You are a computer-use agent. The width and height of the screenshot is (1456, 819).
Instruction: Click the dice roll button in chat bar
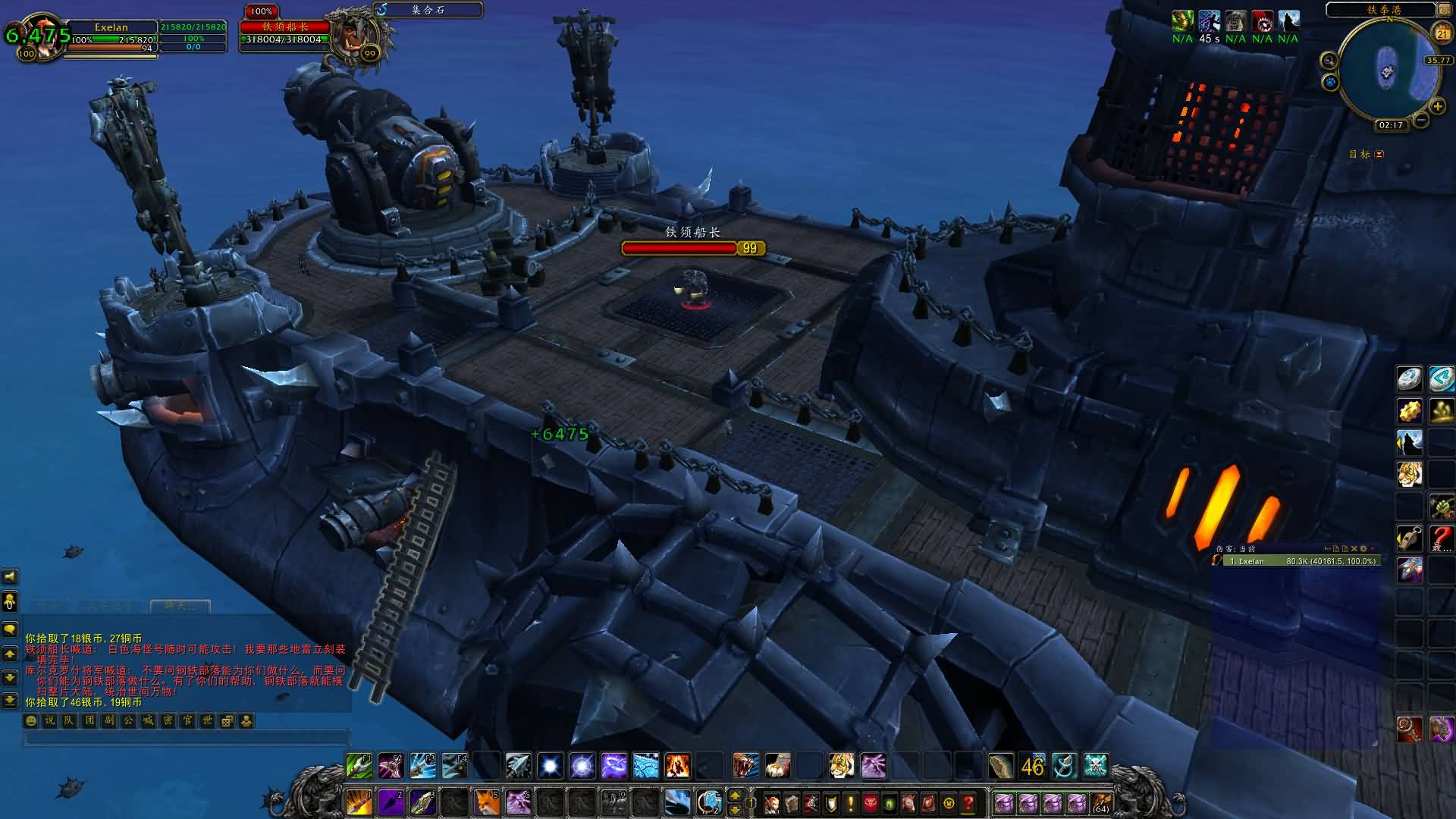tap(227, 720)
